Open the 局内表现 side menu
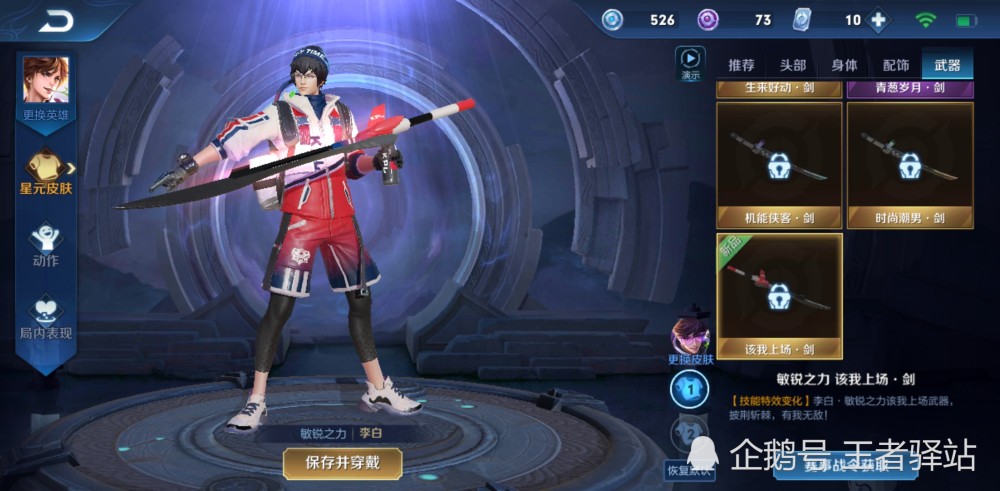Viewport: 1000px width, 491px height. pyautogui.click(x=46, y=316)
